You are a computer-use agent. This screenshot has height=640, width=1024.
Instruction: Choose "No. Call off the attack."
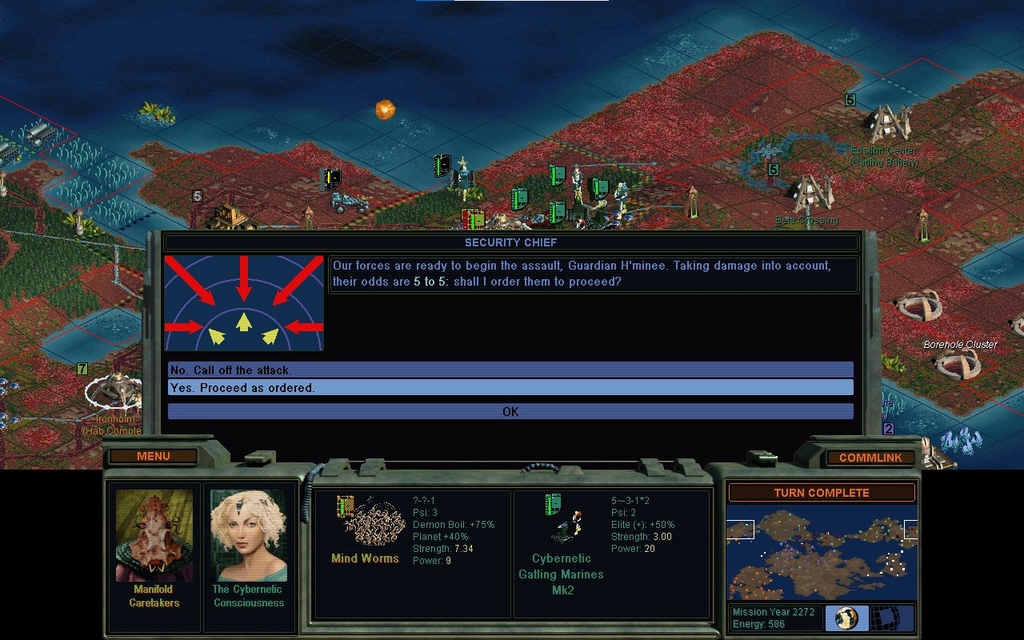(x=510, y=370)
